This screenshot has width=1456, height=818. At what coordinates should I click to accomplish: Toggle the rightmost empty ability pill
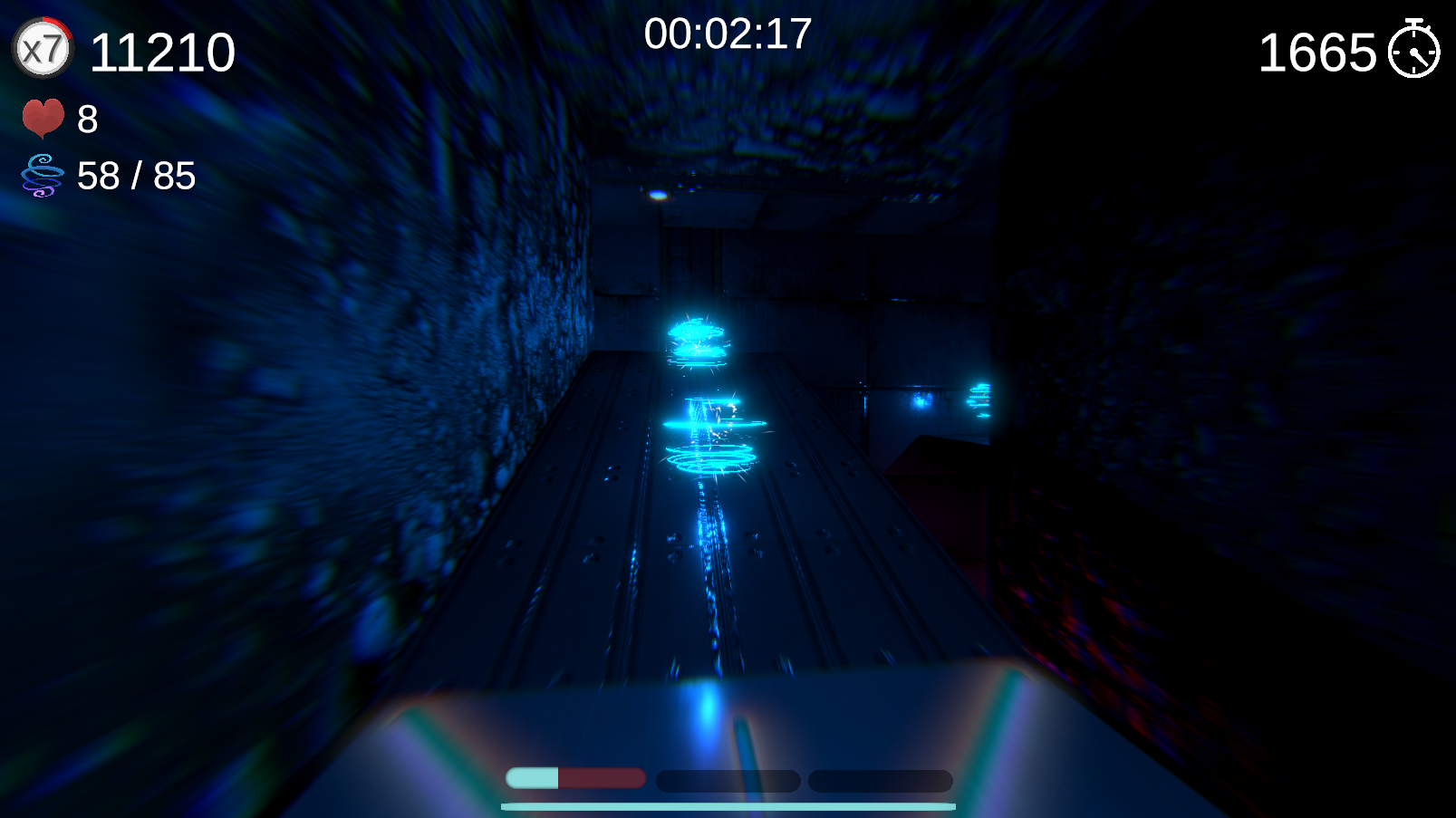click(880, 780)
